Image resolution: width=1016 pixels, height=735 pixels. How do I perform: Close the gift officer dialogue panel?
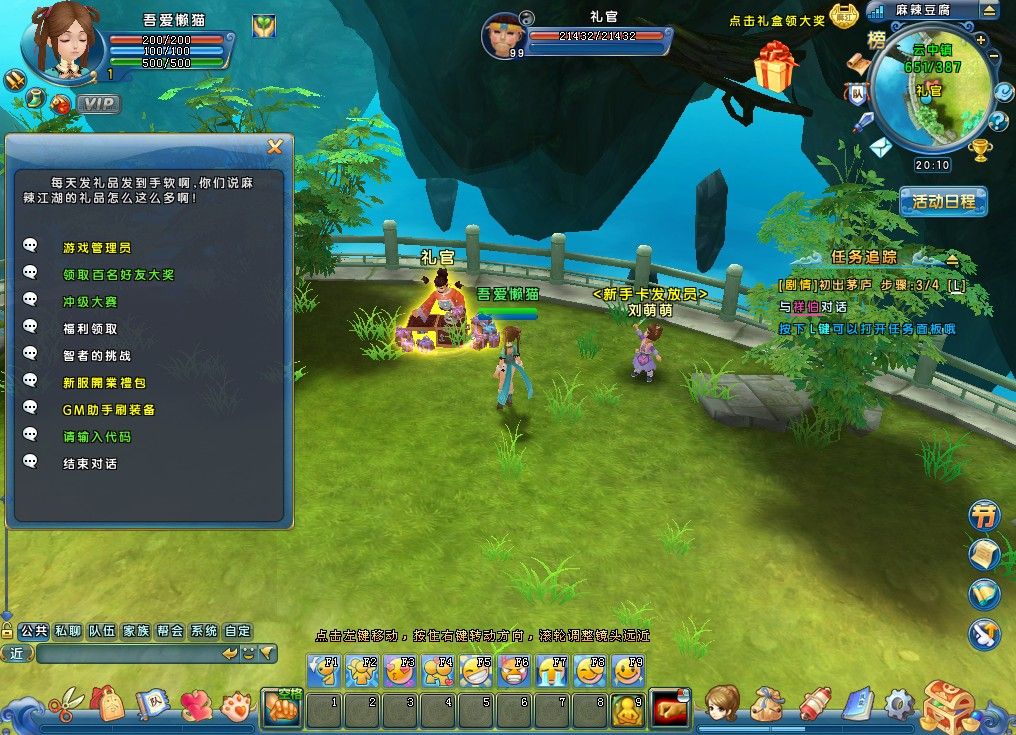pyautogui.click(x=275, y=147)
